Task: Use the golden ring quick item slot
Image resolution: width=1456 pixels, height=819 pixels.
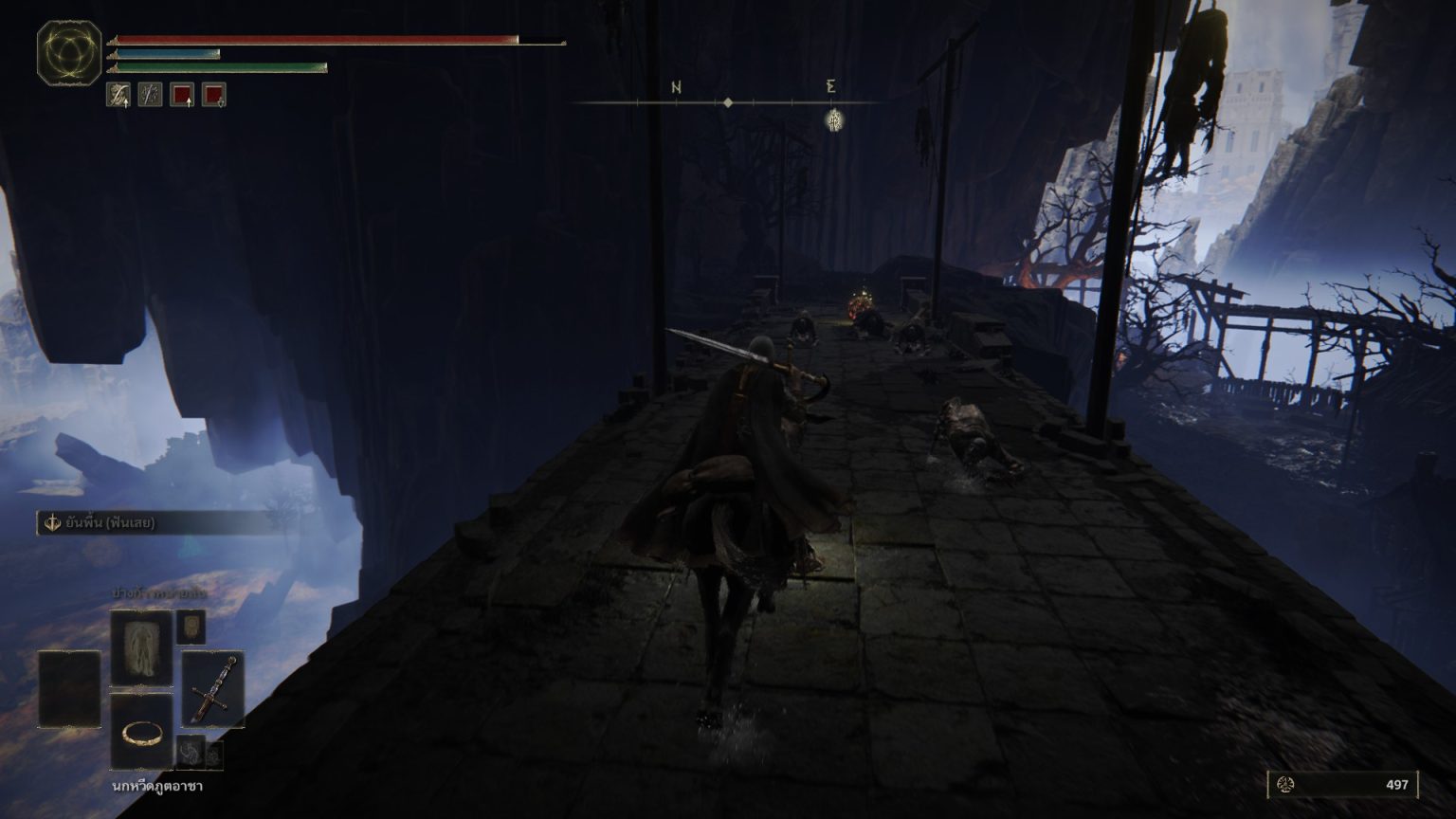Action: click(141, 731)
